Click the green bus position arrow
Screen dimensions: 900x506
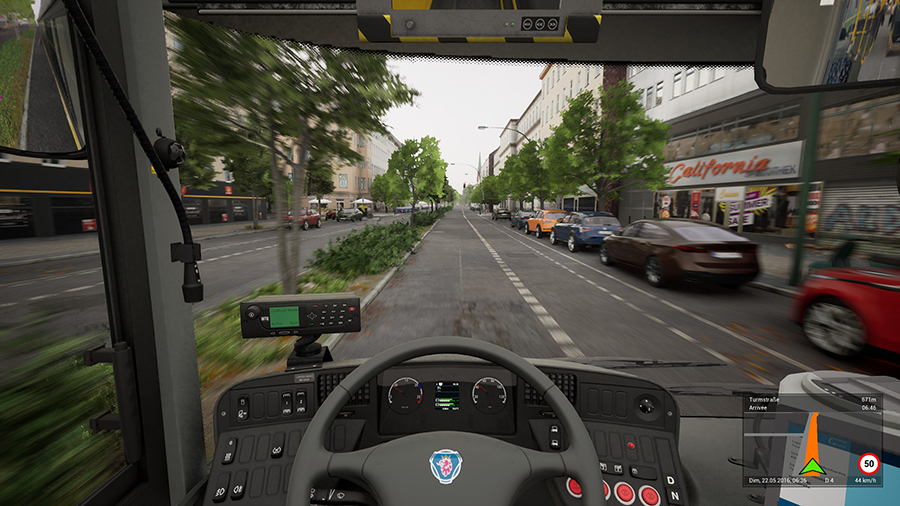click(x=811, y=466)
